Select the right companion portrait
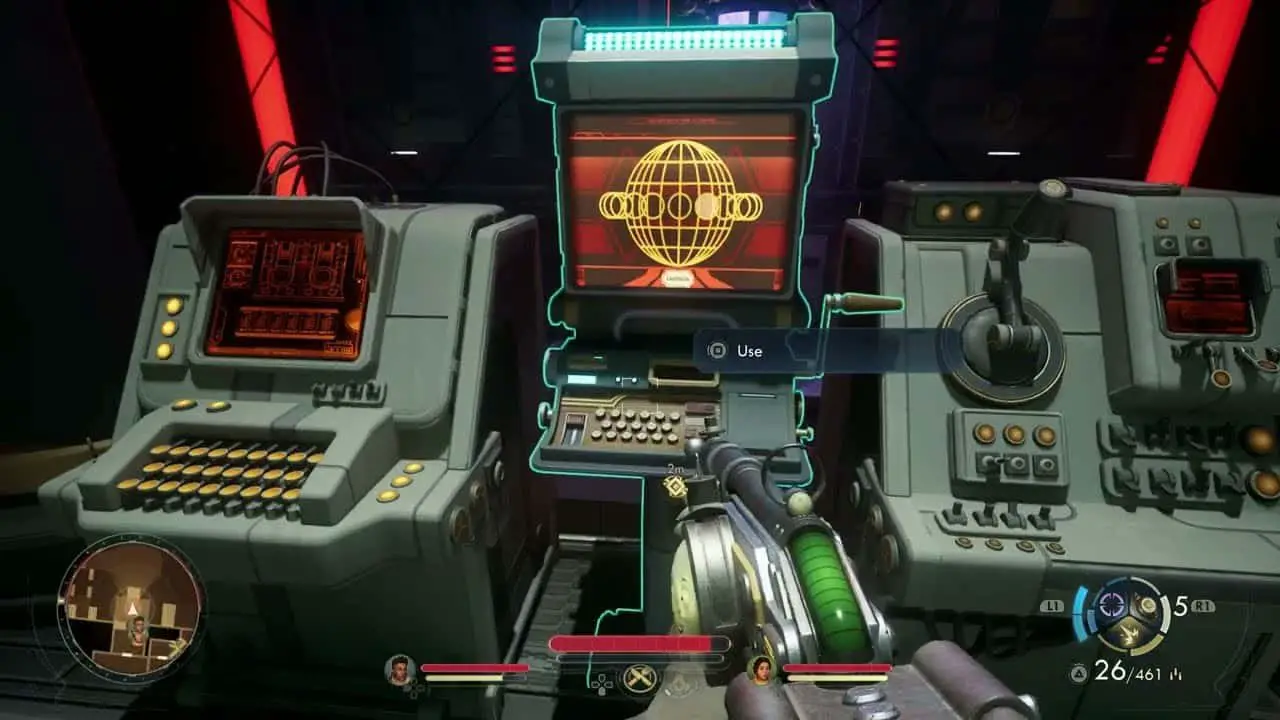 tap(762, 669)
